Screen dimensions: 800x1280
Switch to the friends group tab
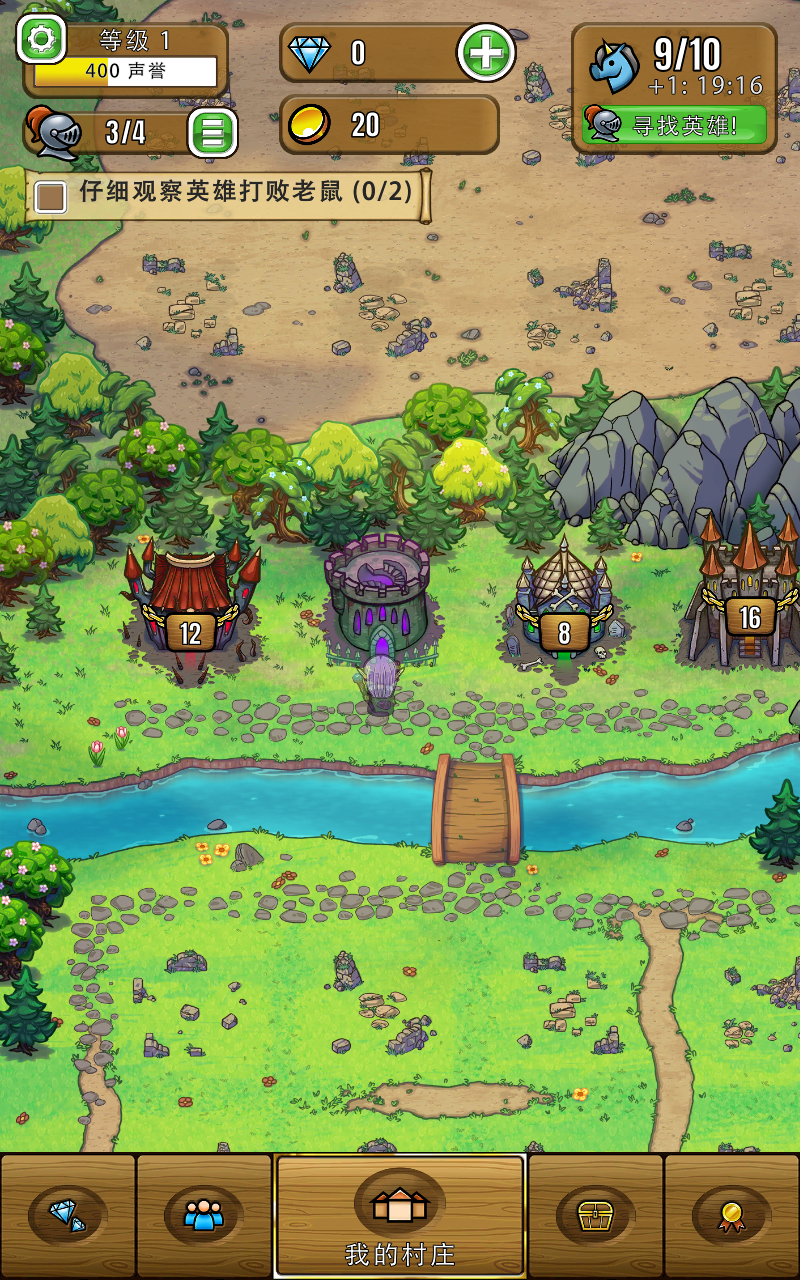(x=204, y=1215)
